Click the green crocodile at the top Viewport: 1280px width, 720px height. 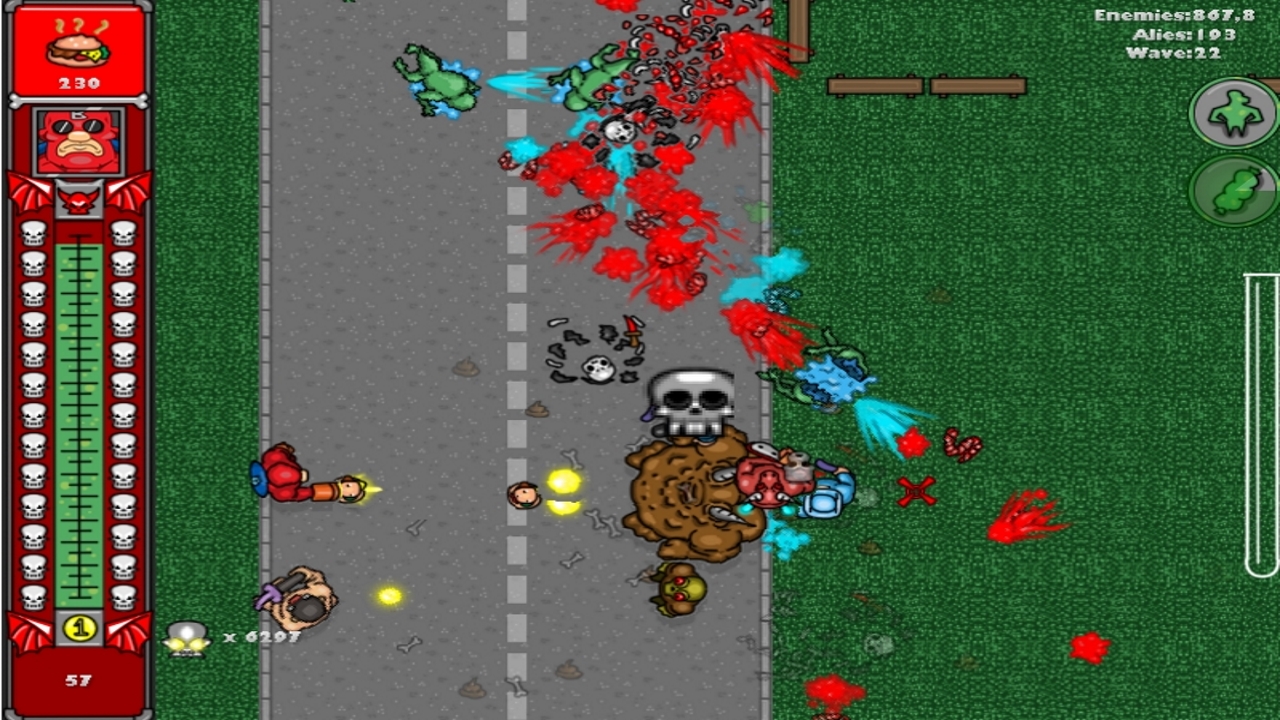coord(440,75)
